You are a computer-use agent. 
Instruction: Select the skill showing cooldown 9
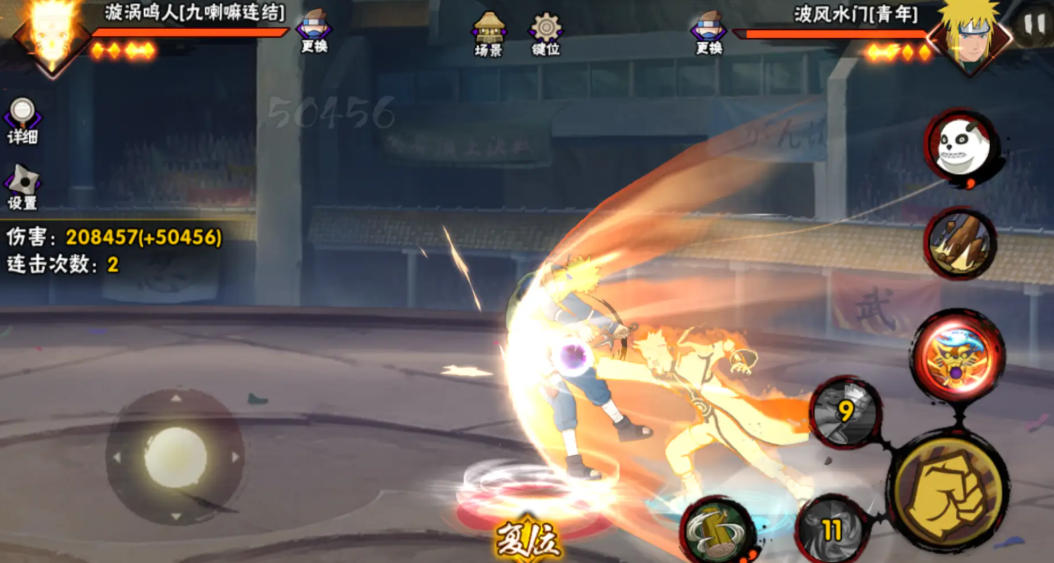(x=845, y=410)
